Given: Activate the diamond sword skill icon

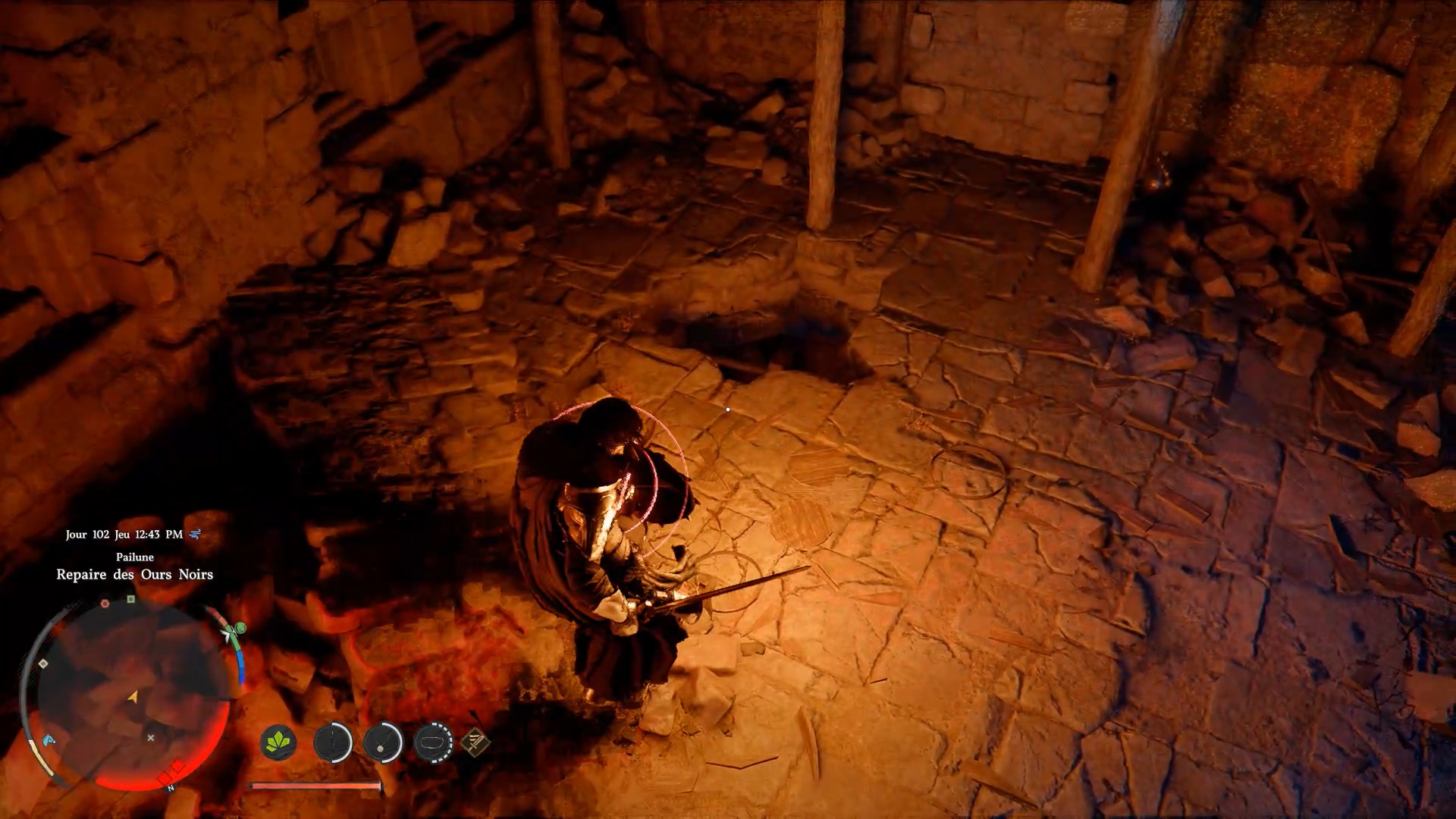Looking at the screenshot, I should point(475,742).
